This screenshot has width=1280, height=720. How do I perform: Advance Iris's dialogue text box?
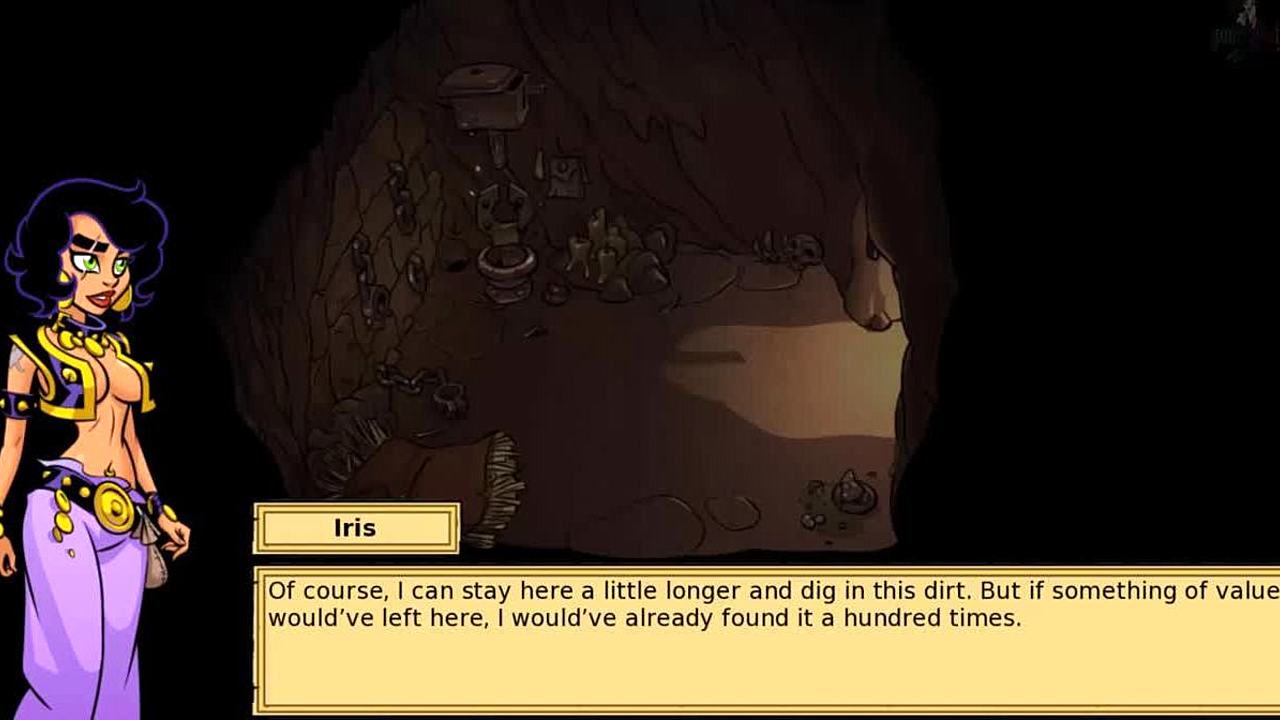coord(766,640)
